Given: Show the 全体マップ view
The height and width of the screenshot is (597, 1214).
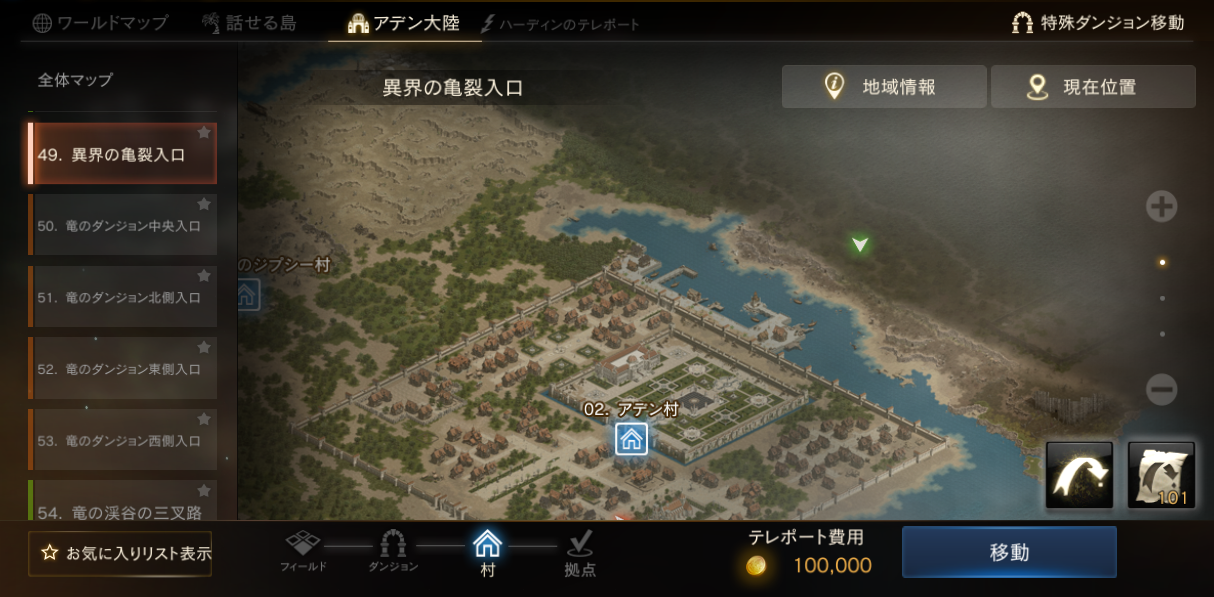Looking at the screenshot, I should pos(76,80).
